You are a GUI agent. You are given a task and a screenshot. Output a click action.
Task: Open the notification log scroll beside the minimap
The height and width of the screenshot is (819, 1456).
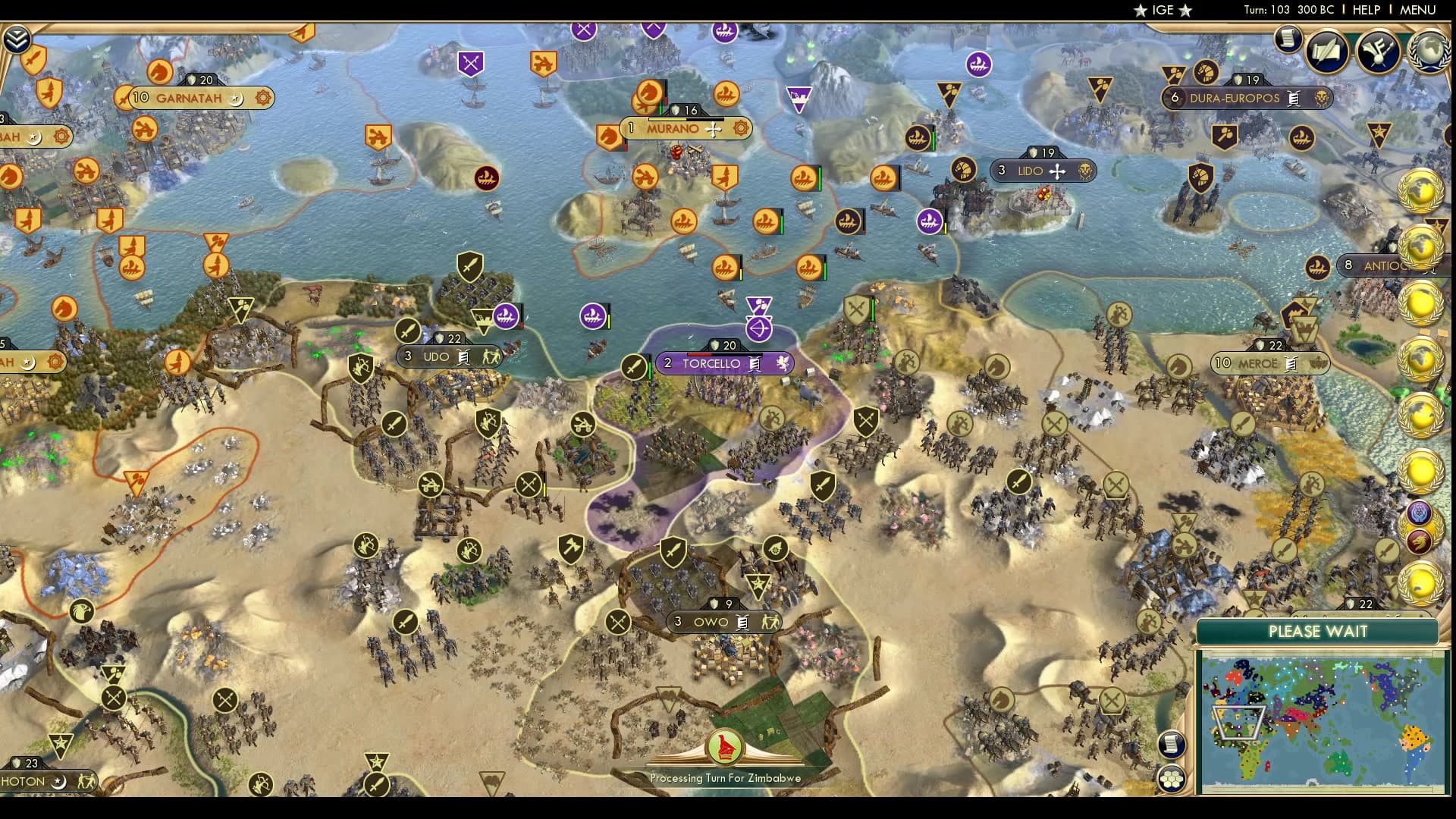1172,743
